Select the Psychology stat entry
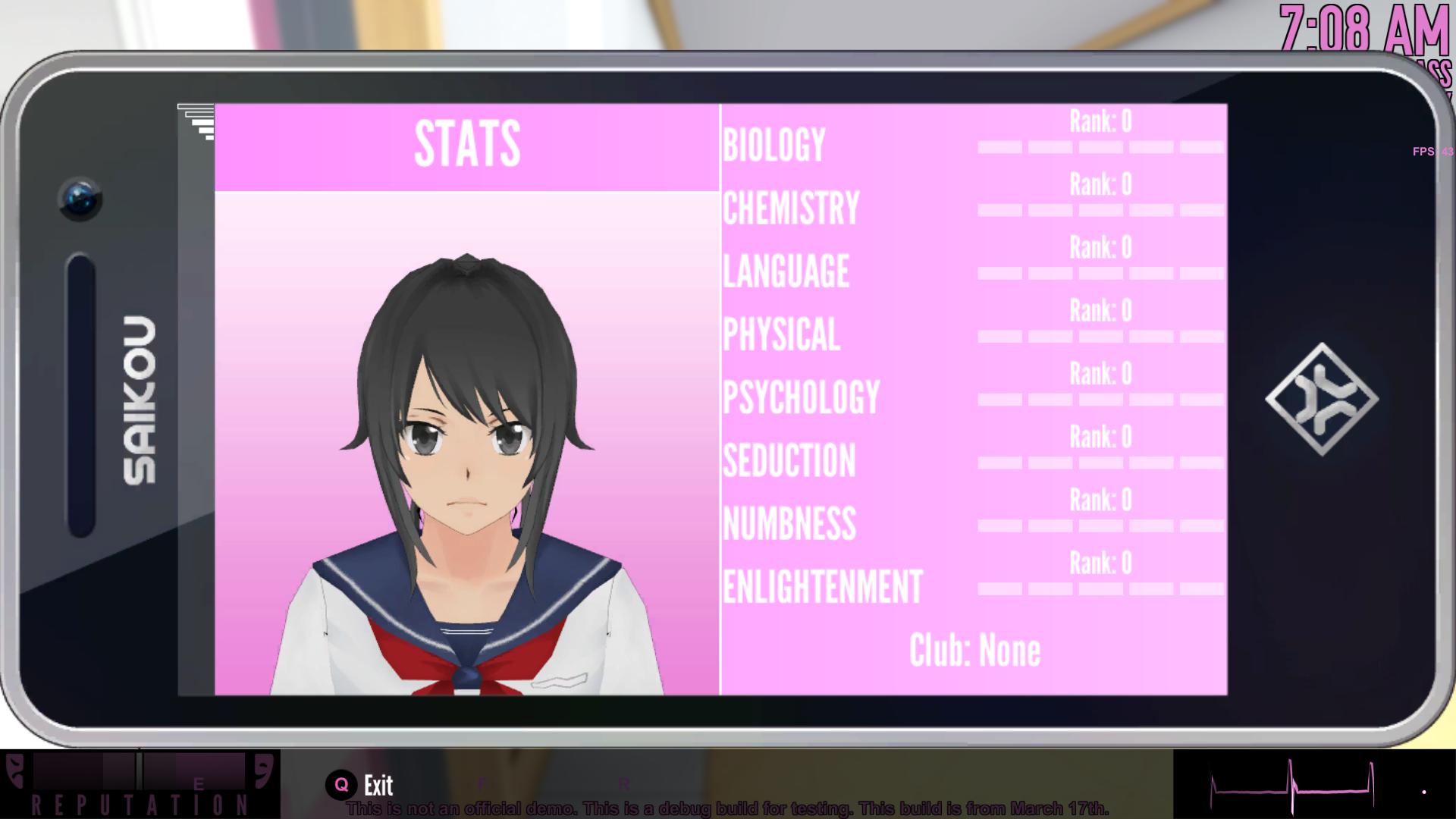 tap(801, 397)
